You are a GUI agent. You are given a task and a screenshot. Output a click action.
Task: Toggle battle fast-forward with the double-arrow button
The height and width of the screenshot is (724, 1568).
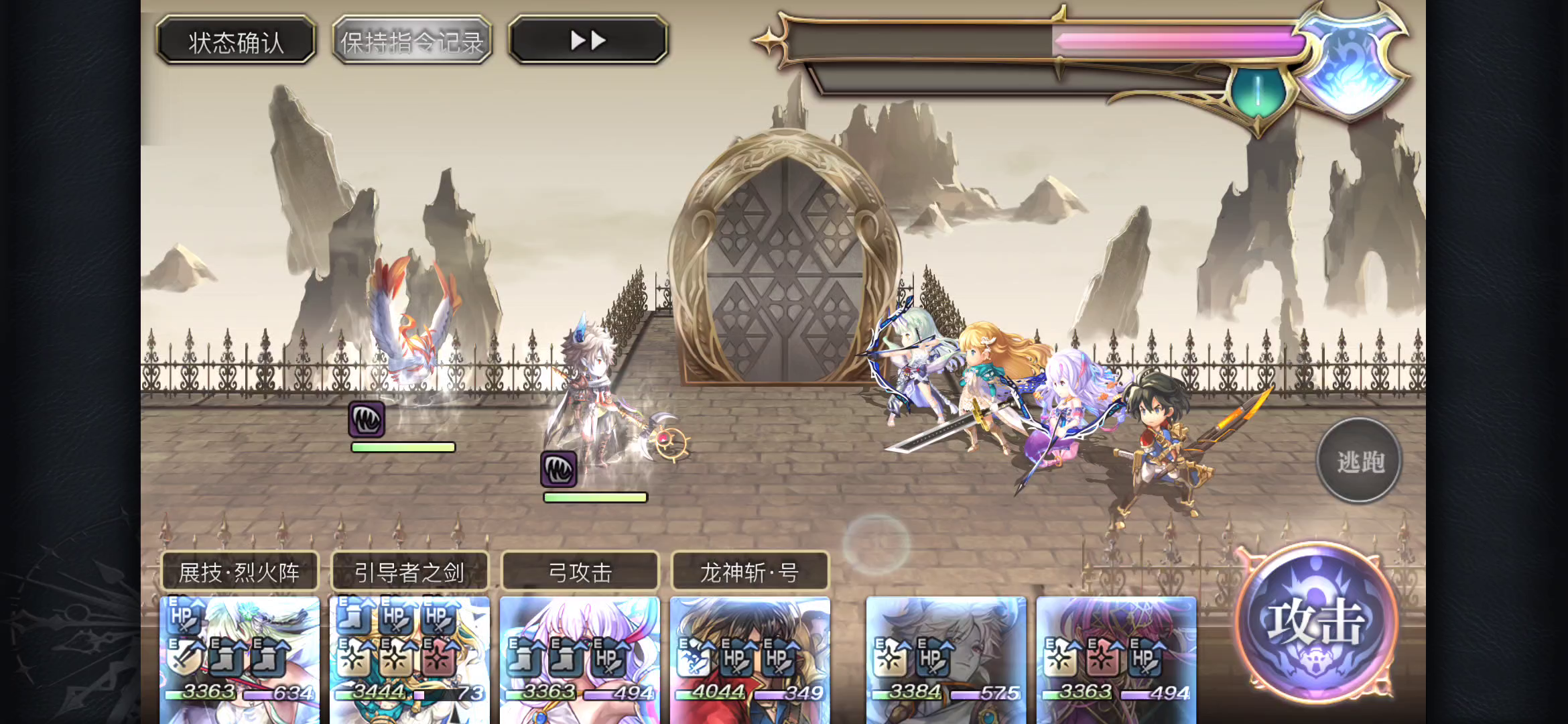588,39
